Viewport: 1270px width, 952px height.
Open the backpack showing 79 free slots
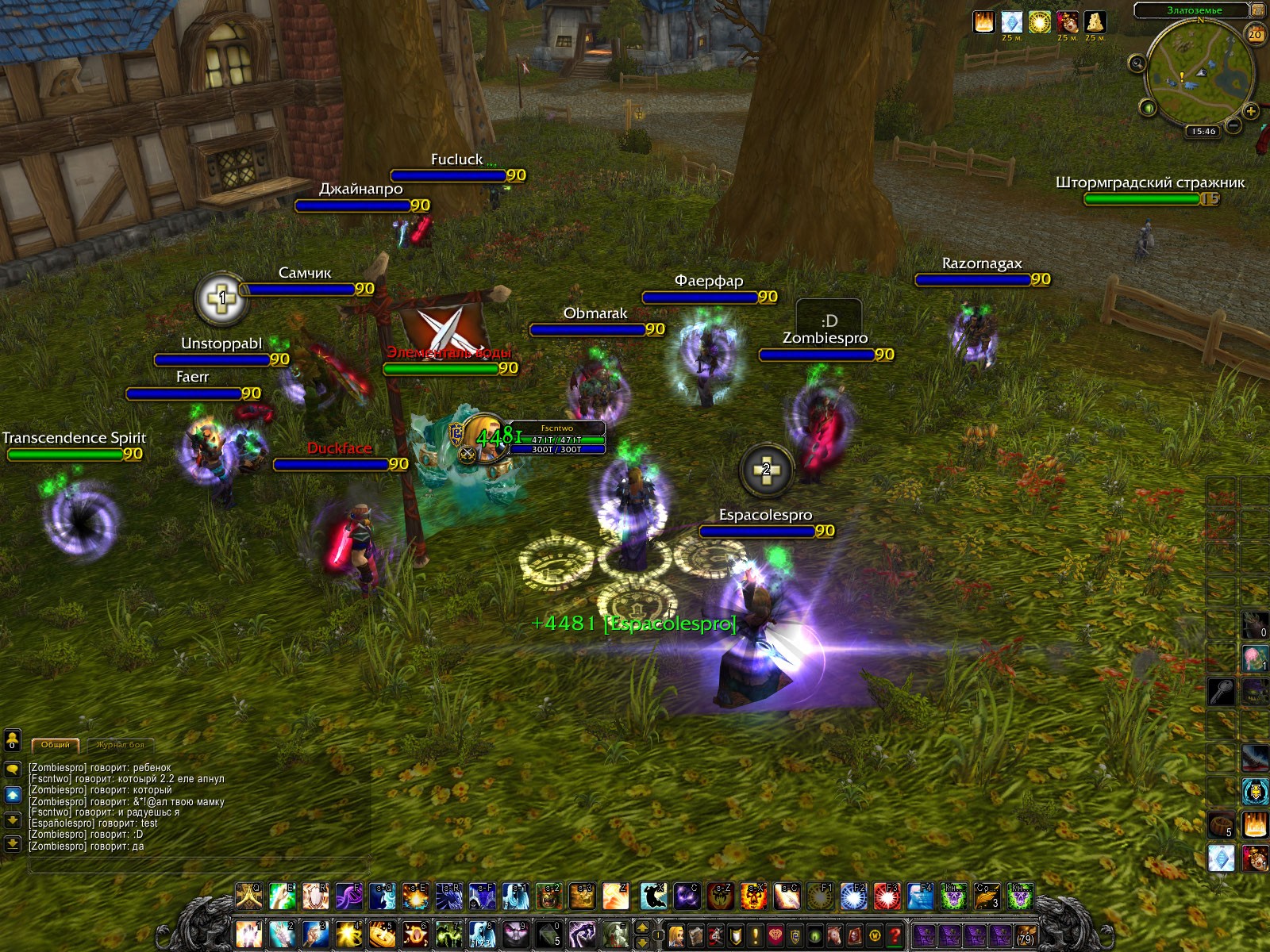tap(1025, 935)
